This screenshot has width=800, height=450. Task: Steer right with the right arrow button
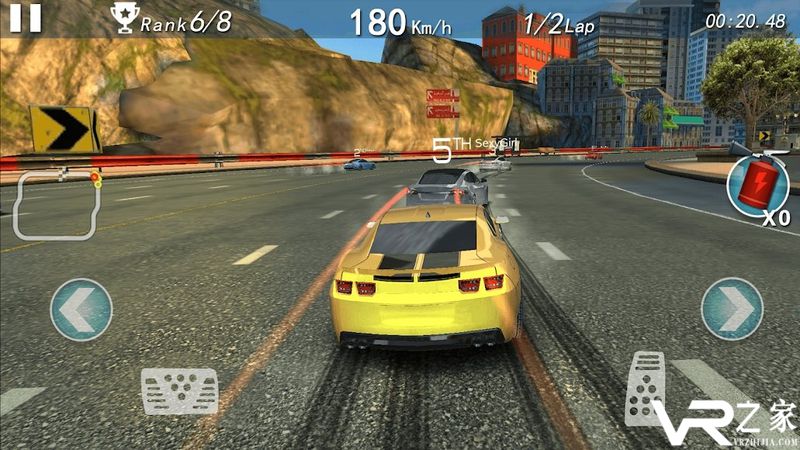732,309
